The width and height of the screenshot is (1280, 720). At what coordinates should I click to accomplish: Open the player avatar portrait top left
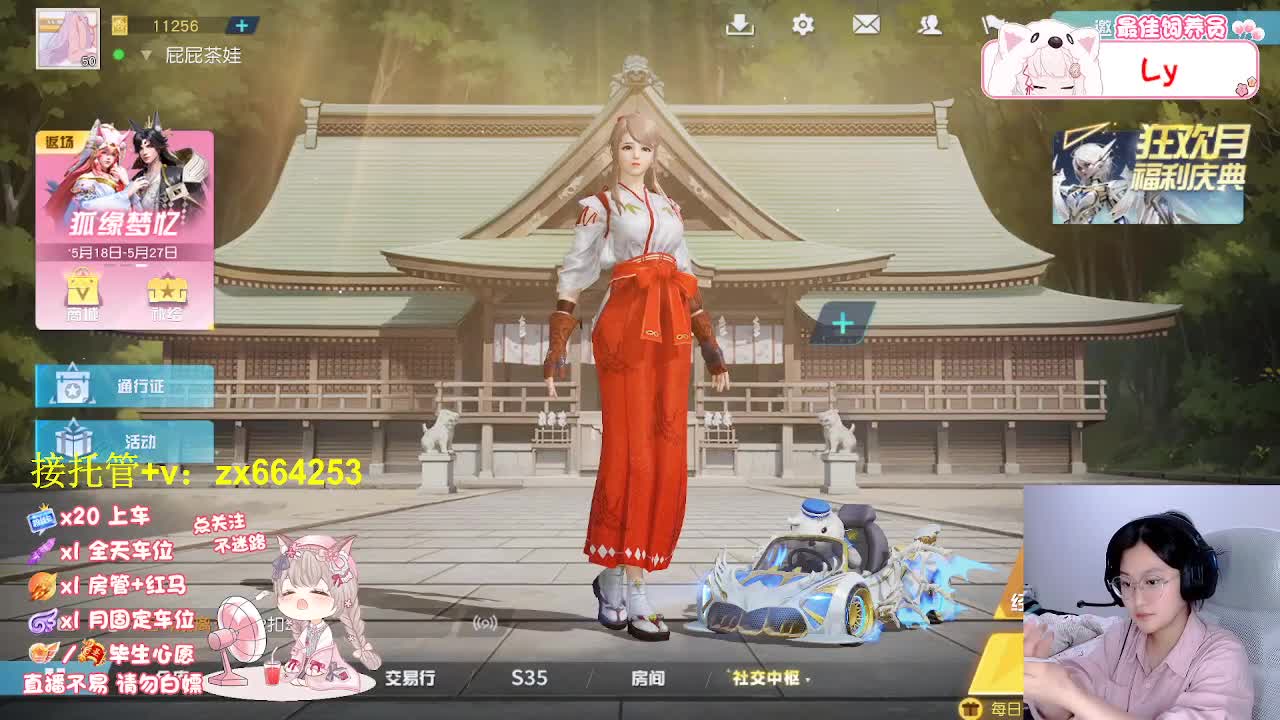[x=66, y=37]
